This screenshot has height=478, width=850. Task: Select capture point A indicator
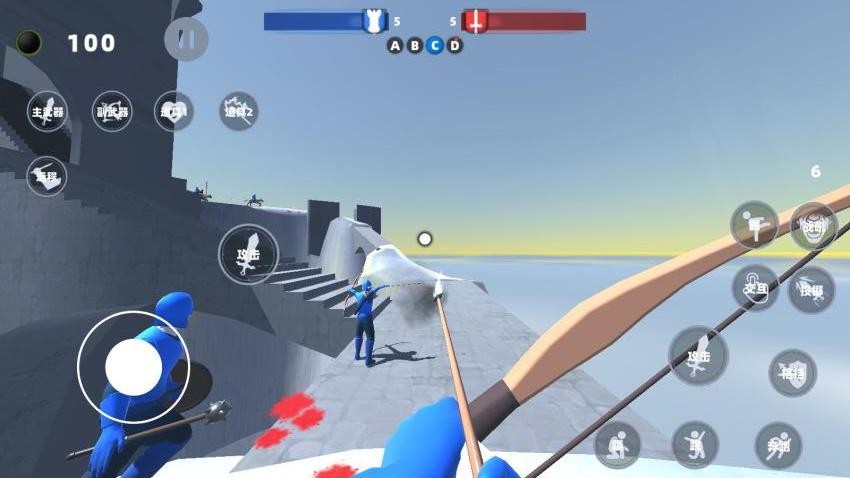click(395, 45)
